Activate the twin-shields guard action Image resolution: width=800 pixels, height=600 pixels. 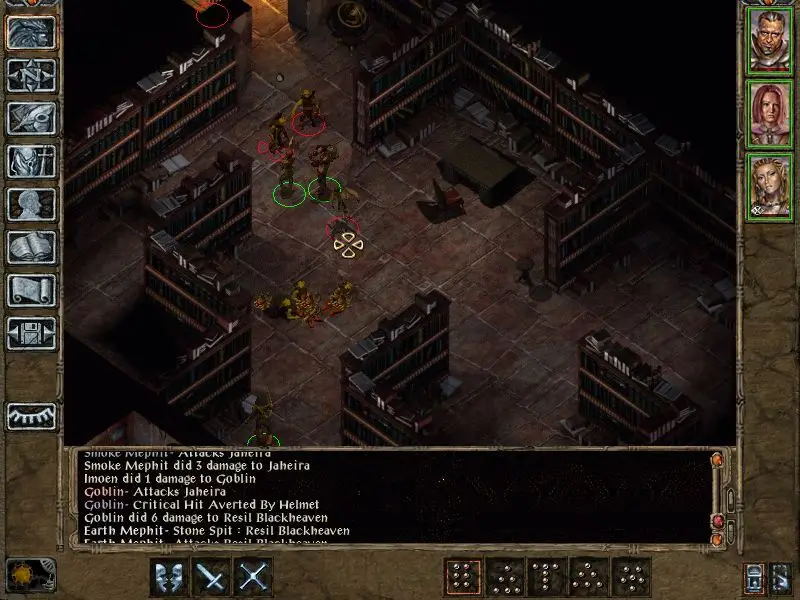tap(169, 577)
